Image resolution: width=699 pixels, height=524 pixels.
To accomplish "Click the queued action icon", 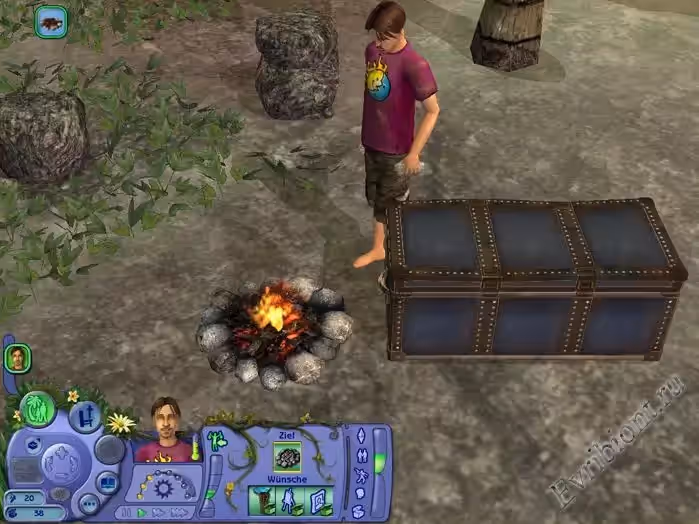I will [51, 21].
